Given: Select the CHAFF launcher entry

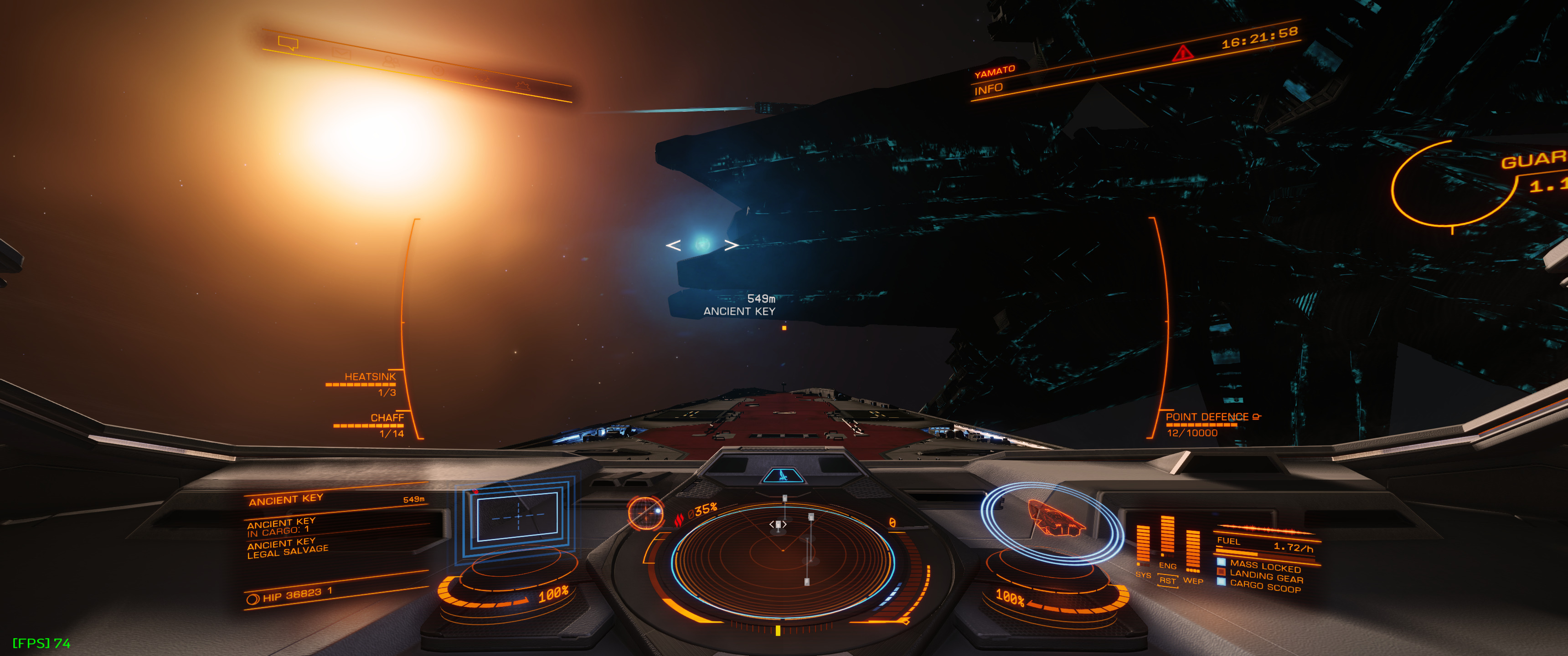Looking at the screenshot, I should coord(387,418).
